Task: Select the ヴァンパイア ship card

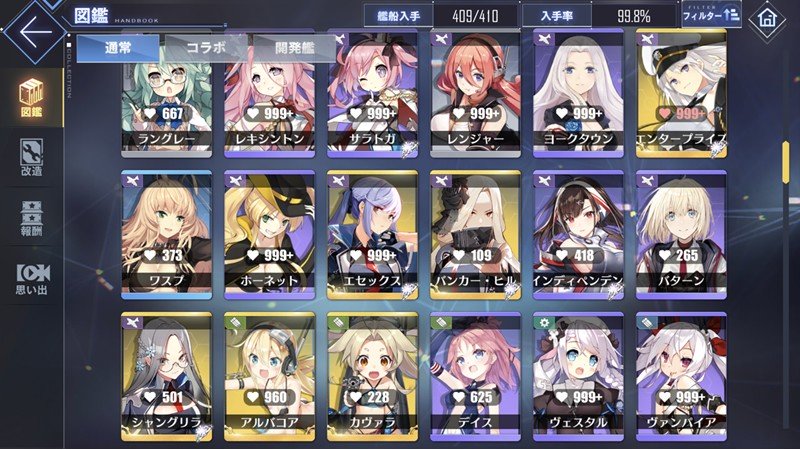Action: point(680,377)
